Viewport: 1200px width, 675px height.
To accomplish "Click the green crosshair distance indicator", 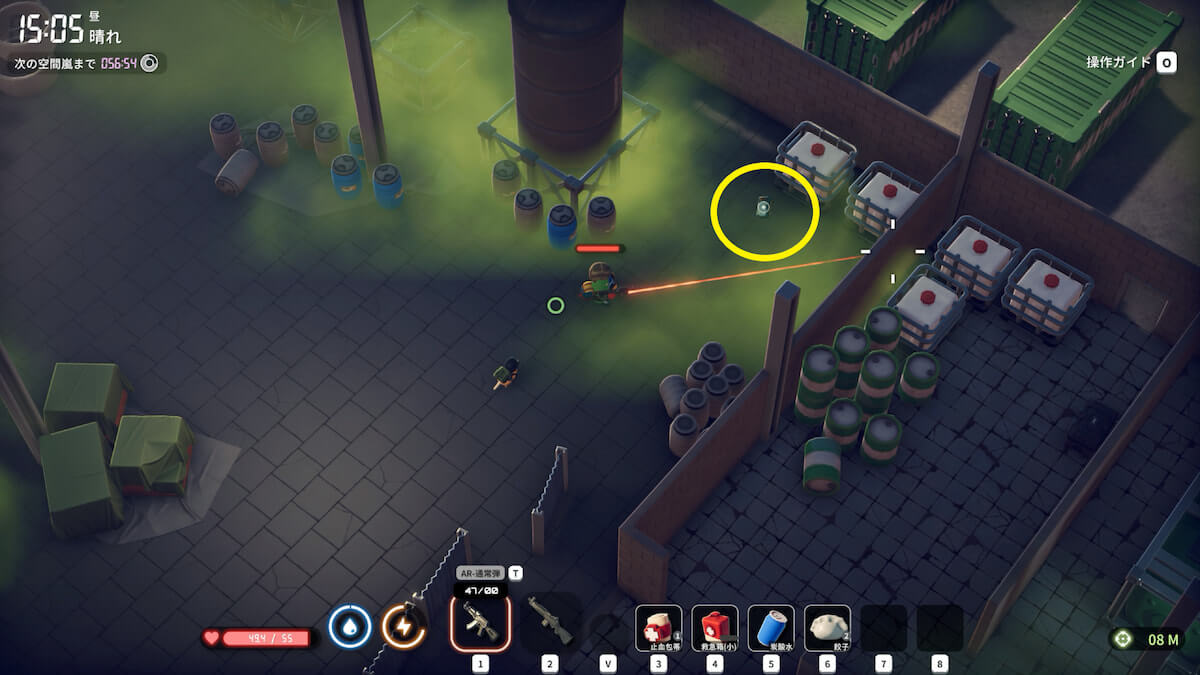I will point(1123,639).
